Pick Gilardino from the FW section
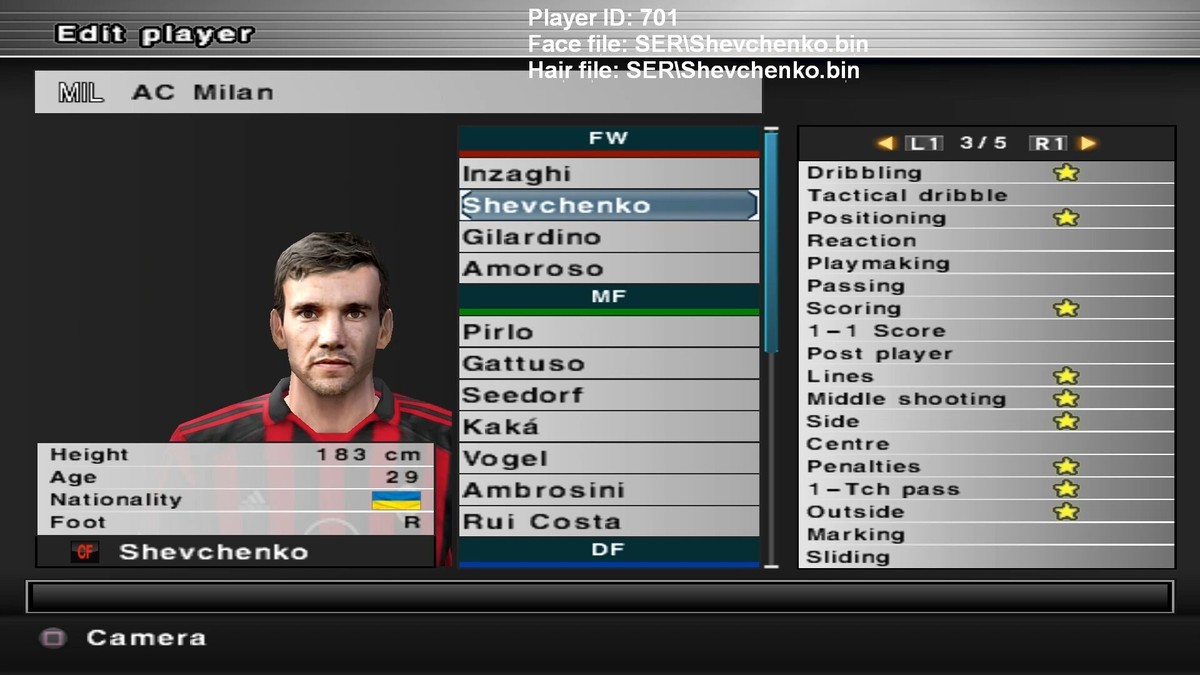The height and width of the screenshot is (675, 1200). click(x=608, y=237)
